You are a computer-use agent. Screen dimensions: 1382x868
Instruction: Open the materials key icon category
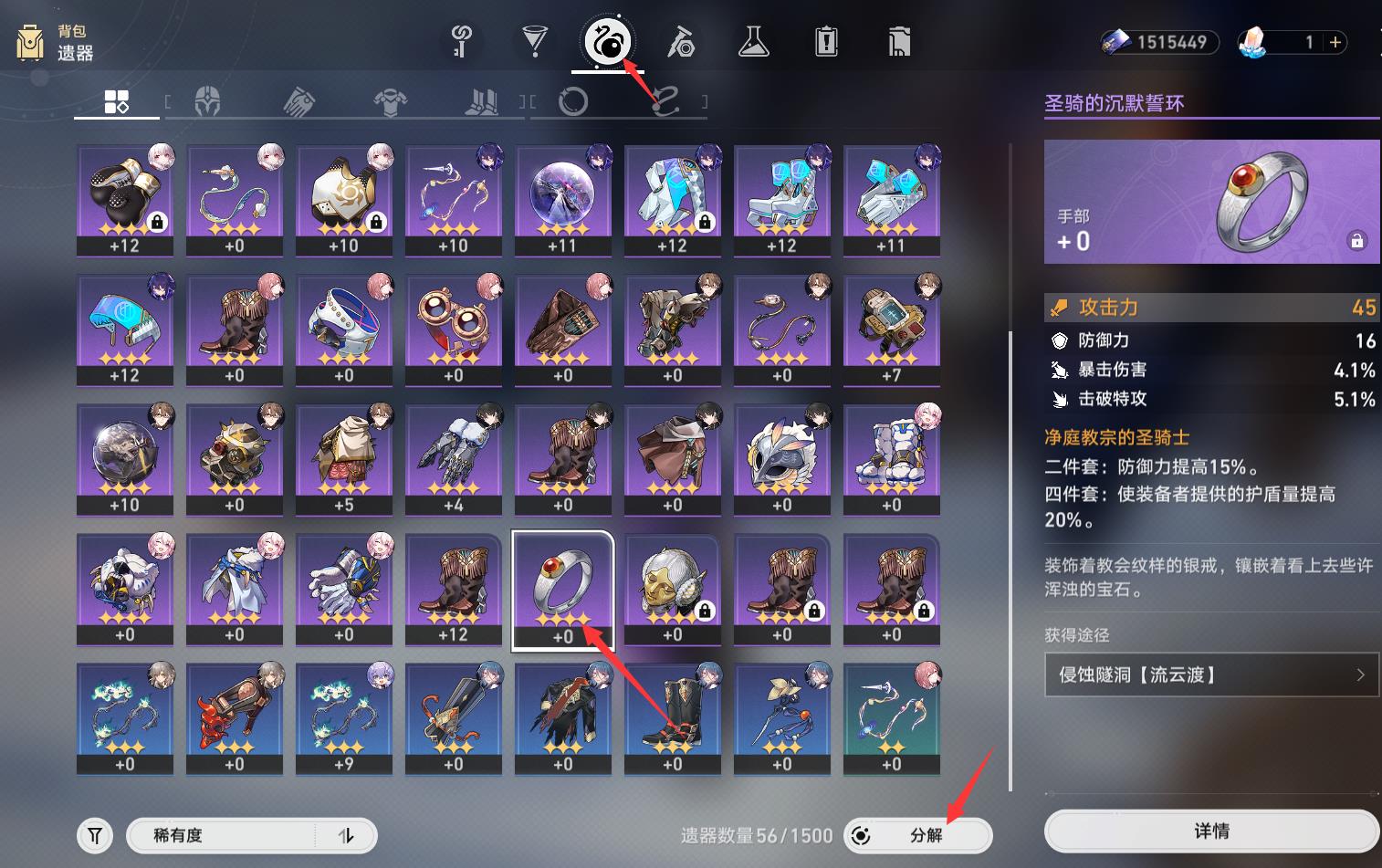pyautogui.click(x=462, y=41)
